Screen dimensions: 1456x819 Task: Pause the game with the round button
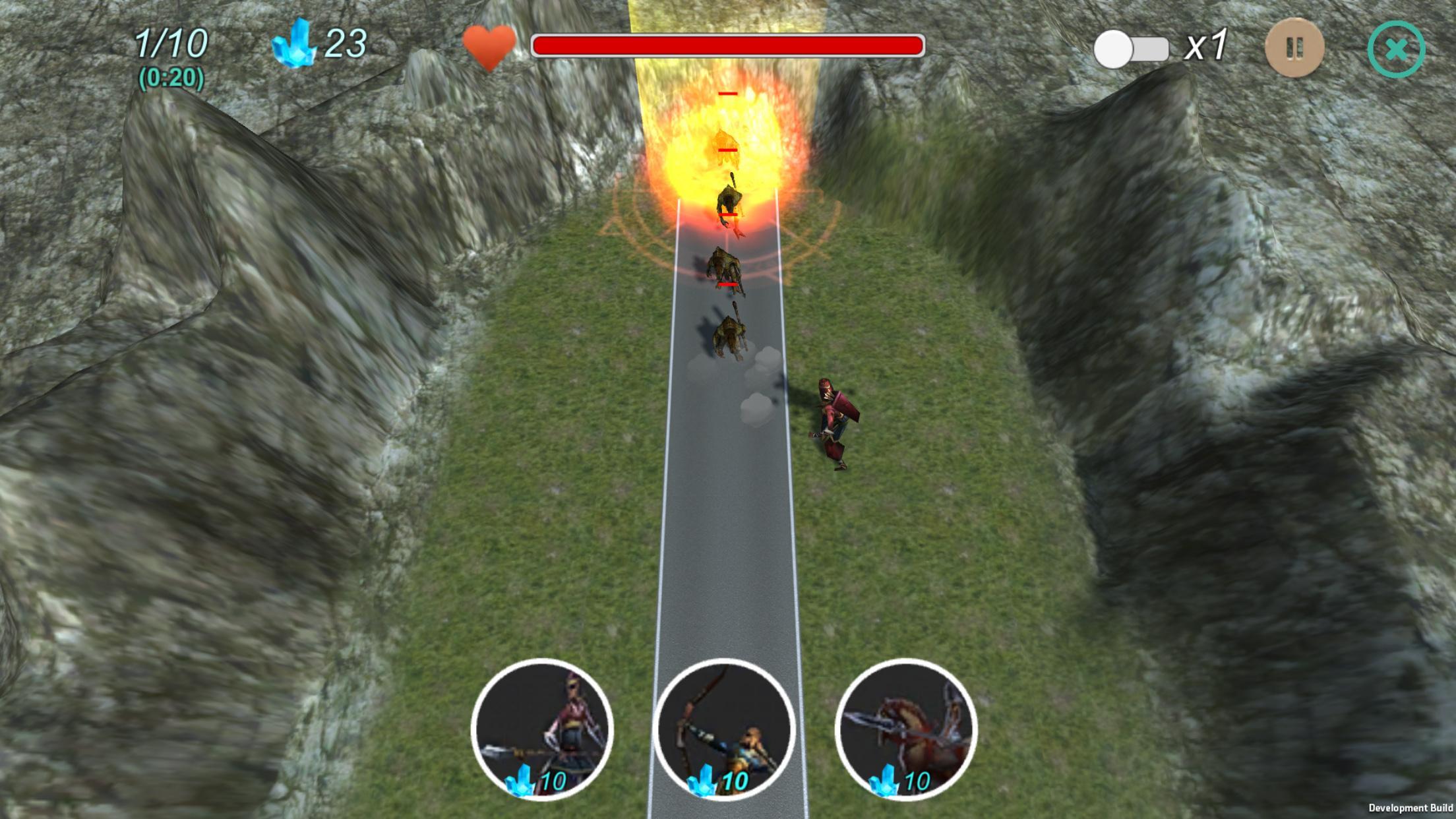(1294, 48)
